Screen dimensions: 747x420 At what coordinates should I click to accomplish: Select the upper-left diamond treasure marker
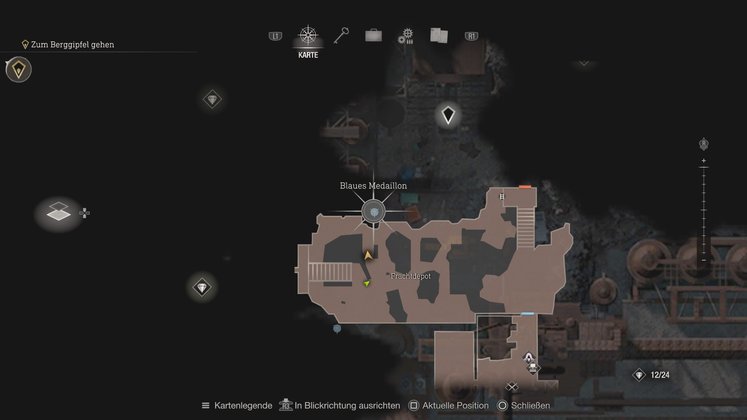click(212, 99)
